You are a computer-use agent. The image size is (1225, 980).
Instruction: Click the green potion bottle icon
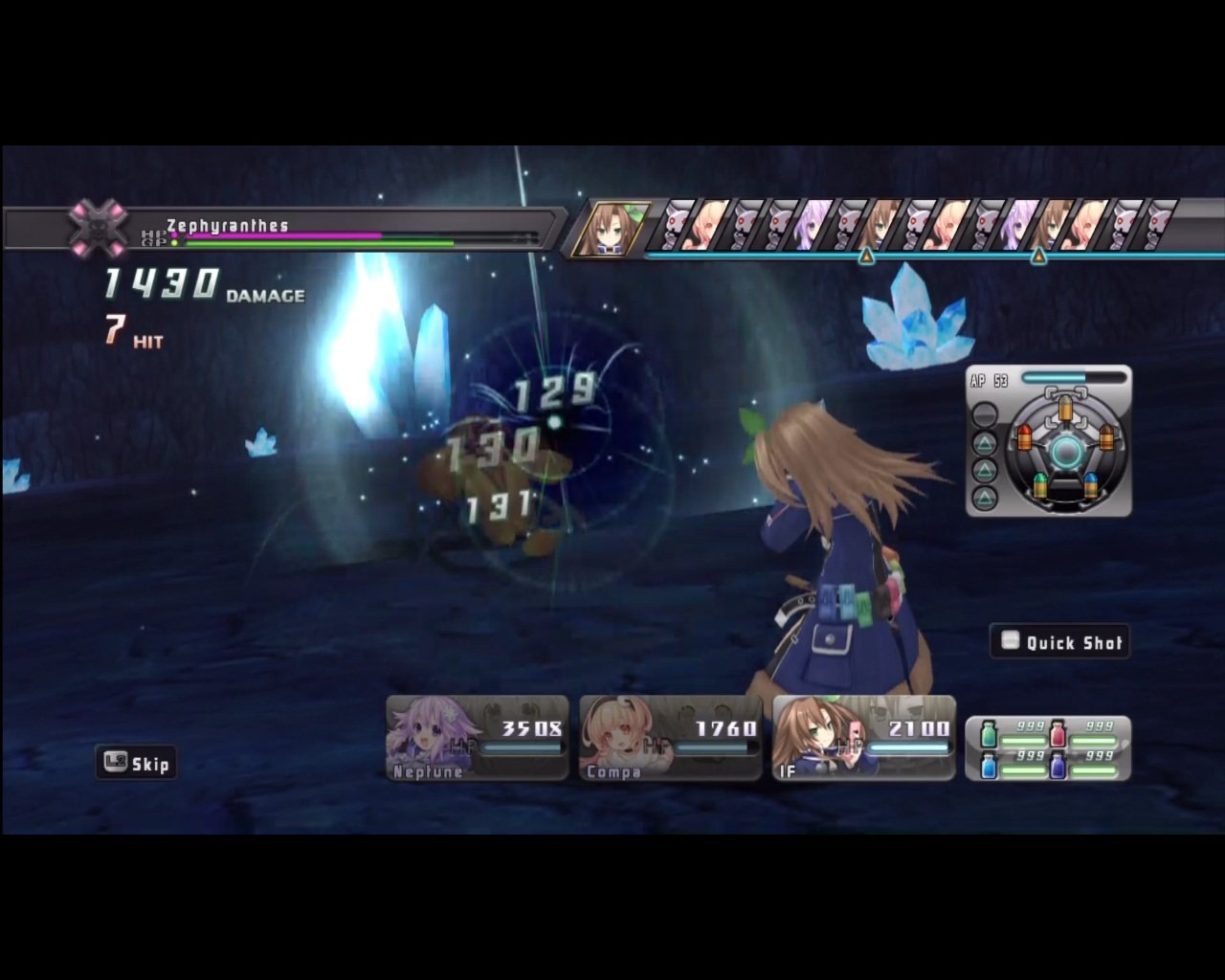(x=989, y=735)
